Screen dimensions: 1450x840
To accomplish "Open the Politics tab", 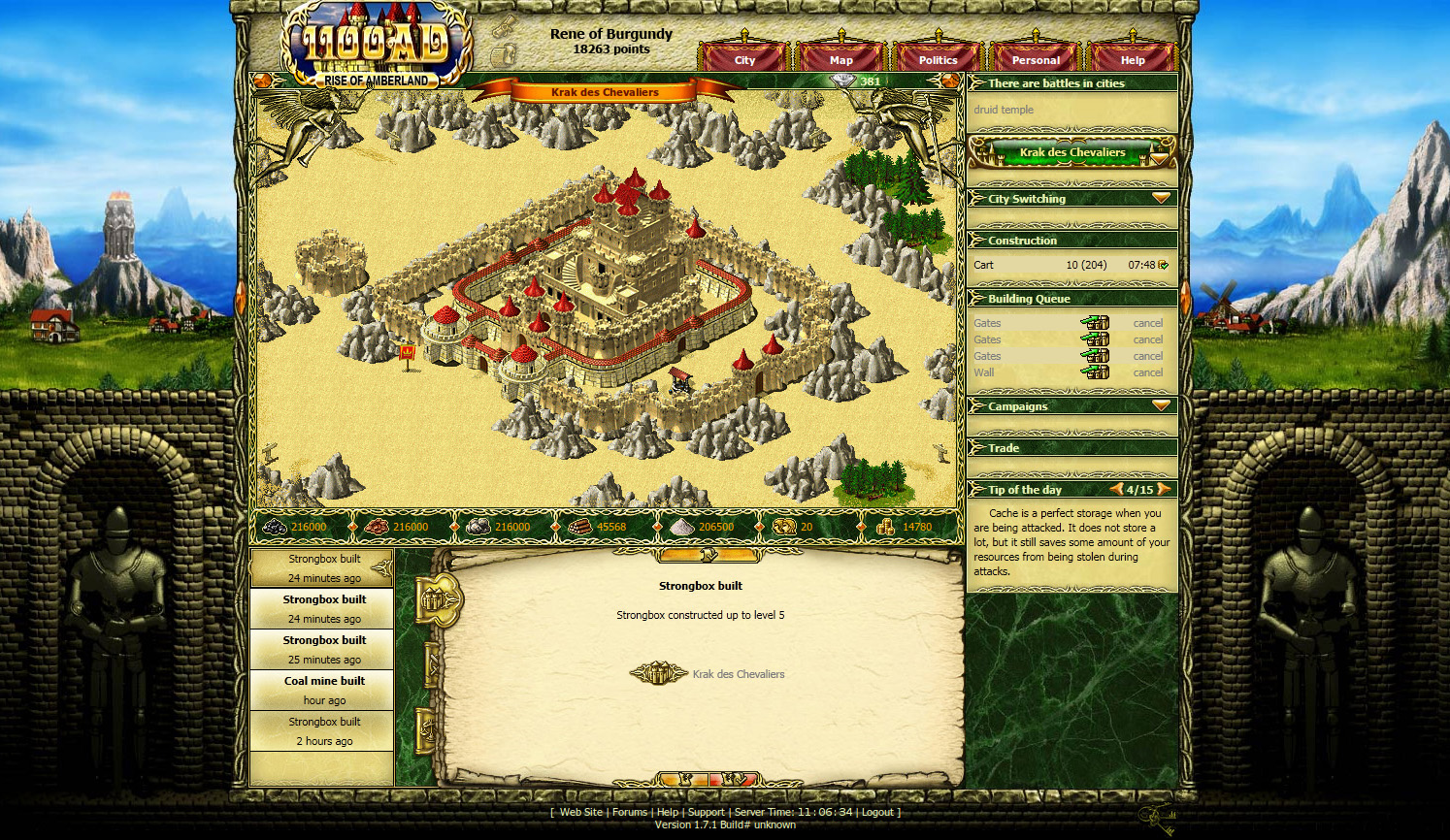I will [938, 60].
